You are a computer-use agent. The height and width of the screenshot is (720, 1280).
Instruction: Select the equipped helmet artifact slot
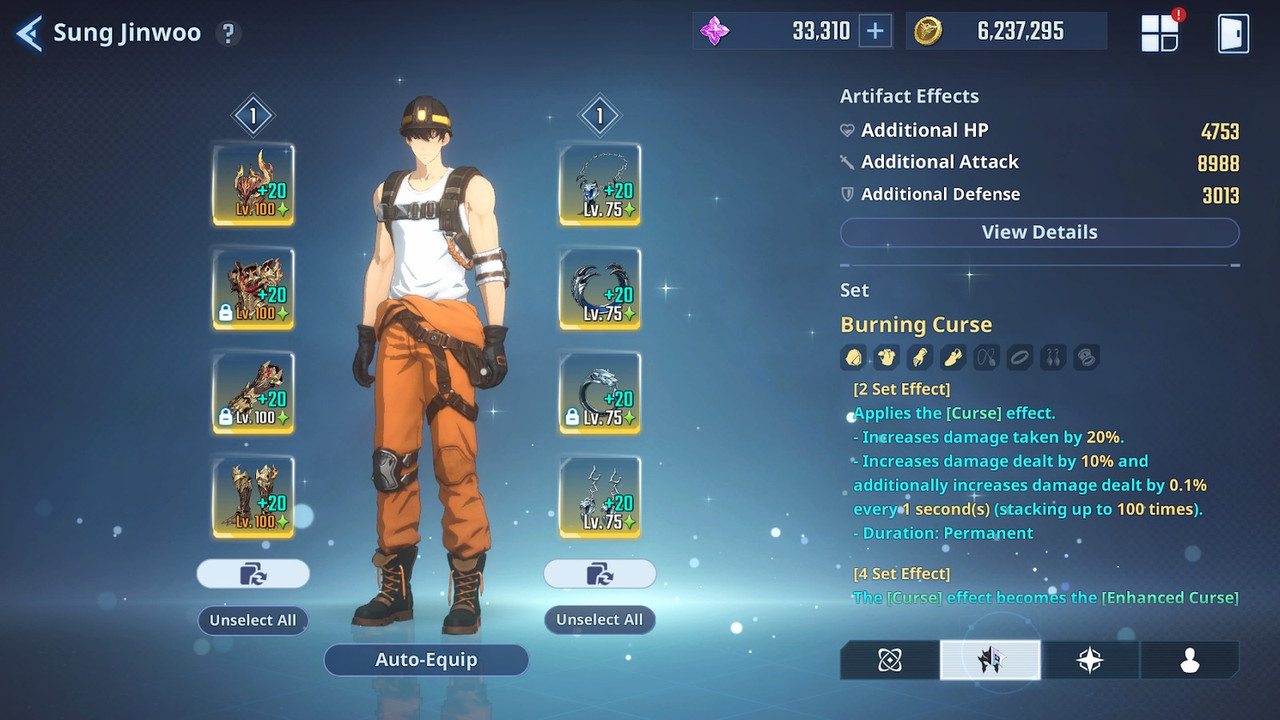pos(253,185)
